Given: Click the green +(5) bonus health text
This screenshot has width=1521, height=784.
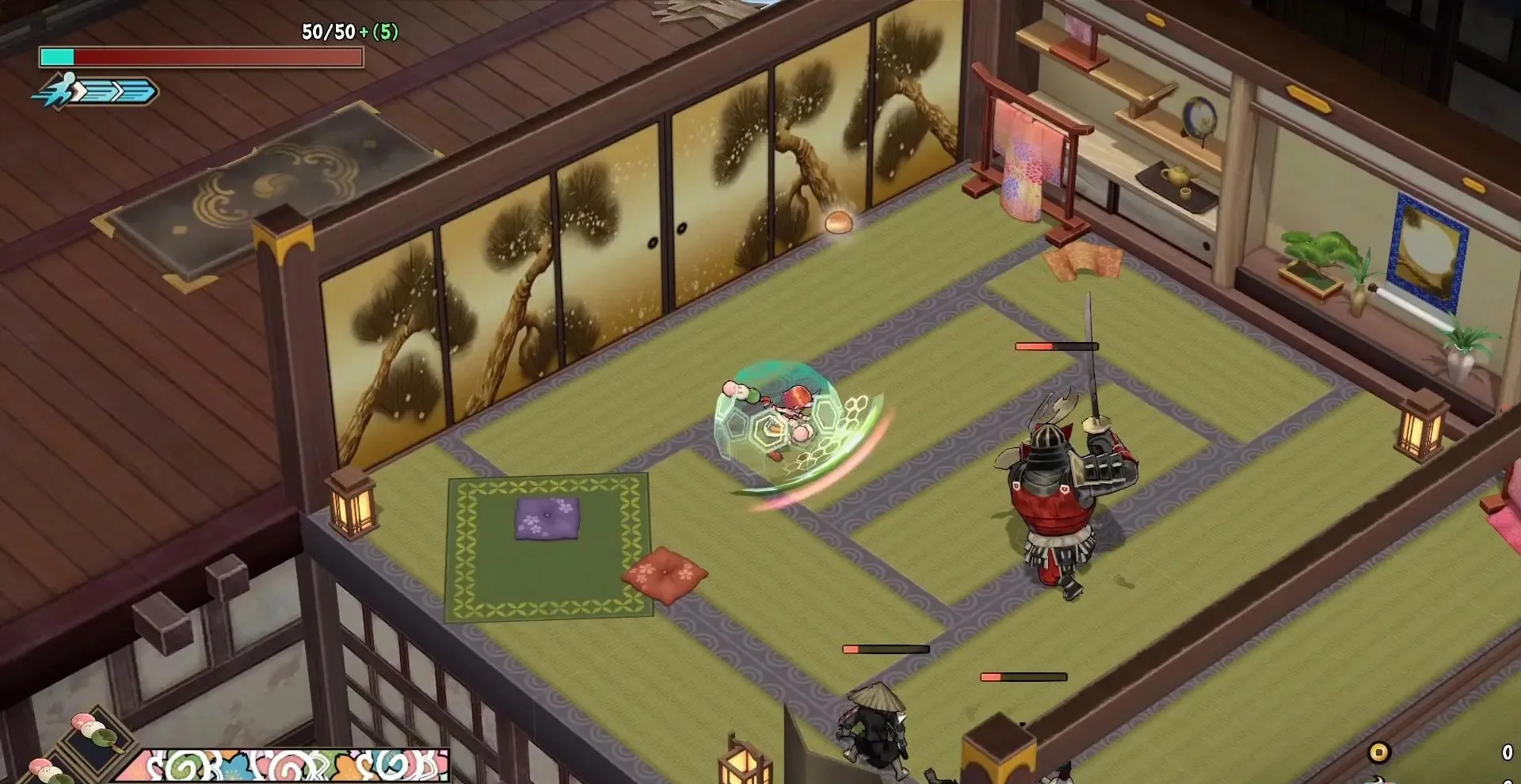Looking at the screenshot, I should coord(379,32).
